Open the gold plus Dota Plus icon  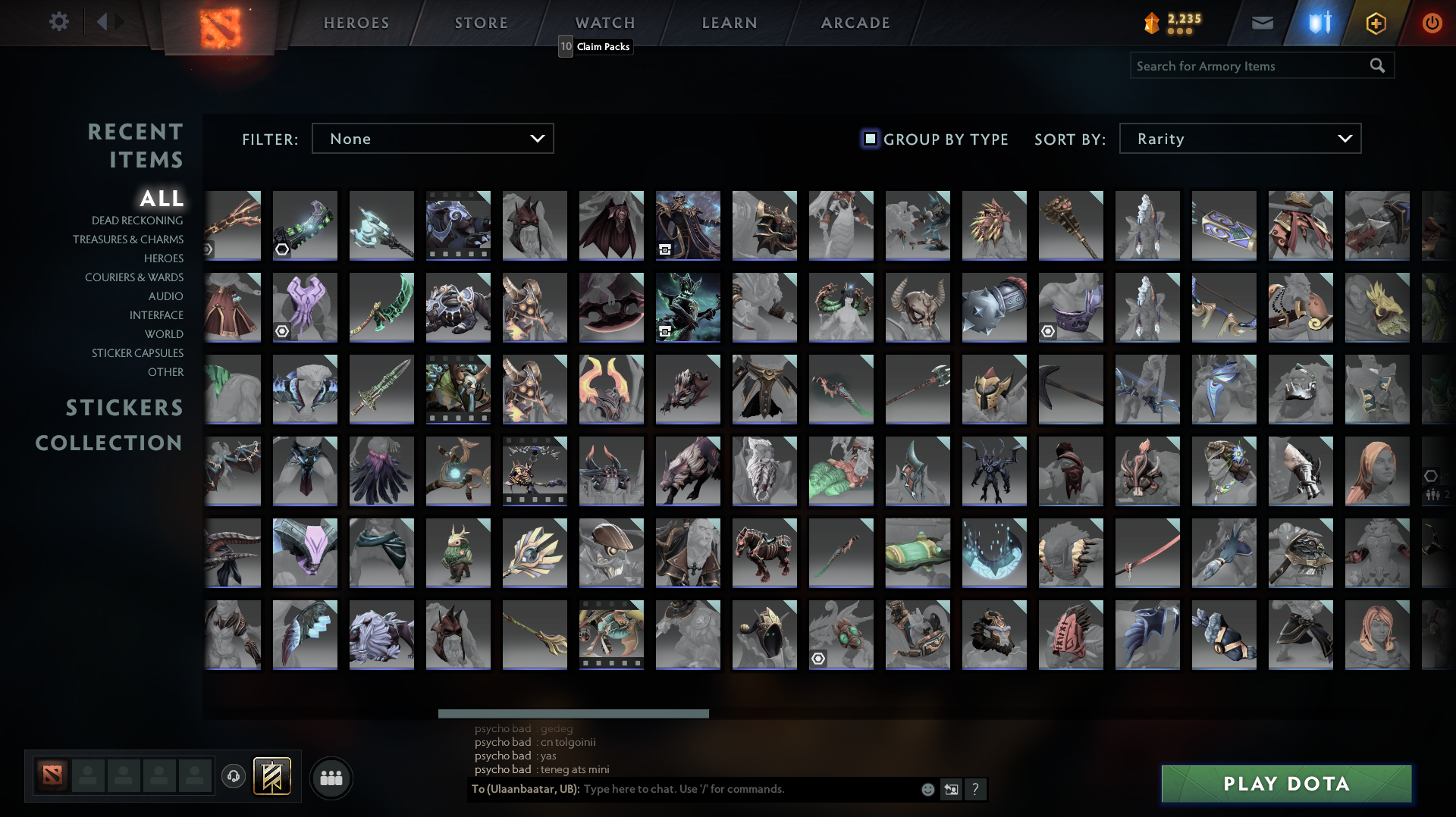1376,23
